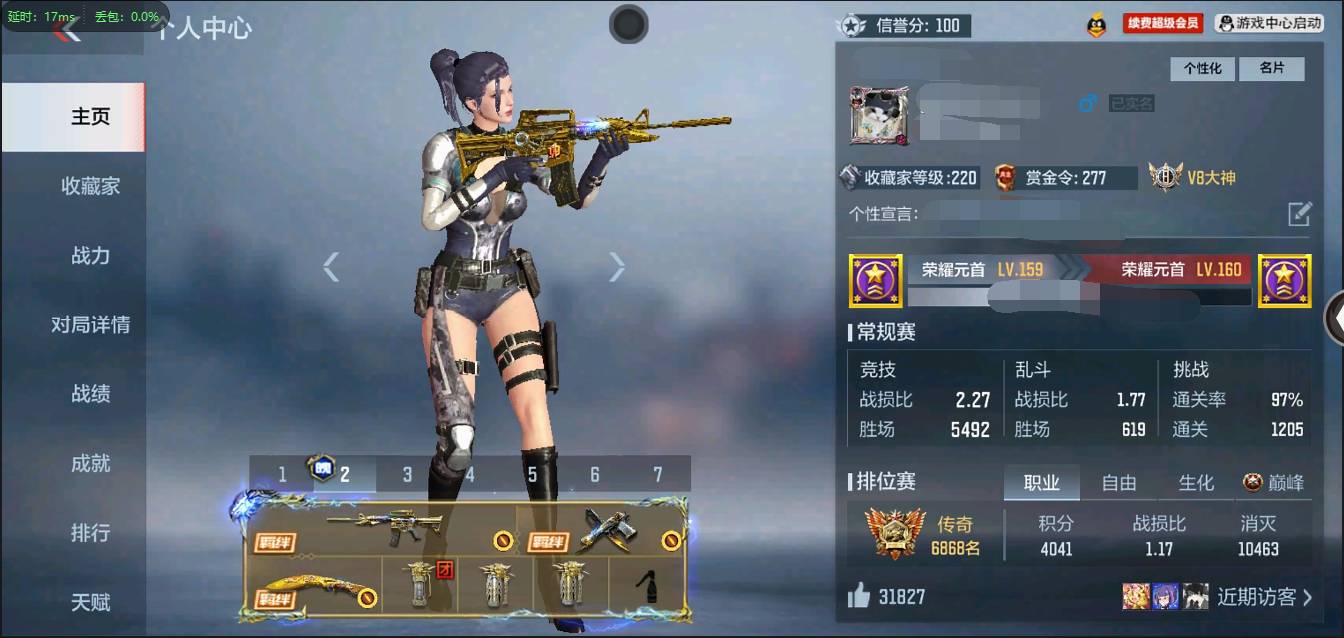The height and width of the screenshot is (638, 1344).
Task: Select the 巅峰 ranked tab
Action: click(1274, 483)
